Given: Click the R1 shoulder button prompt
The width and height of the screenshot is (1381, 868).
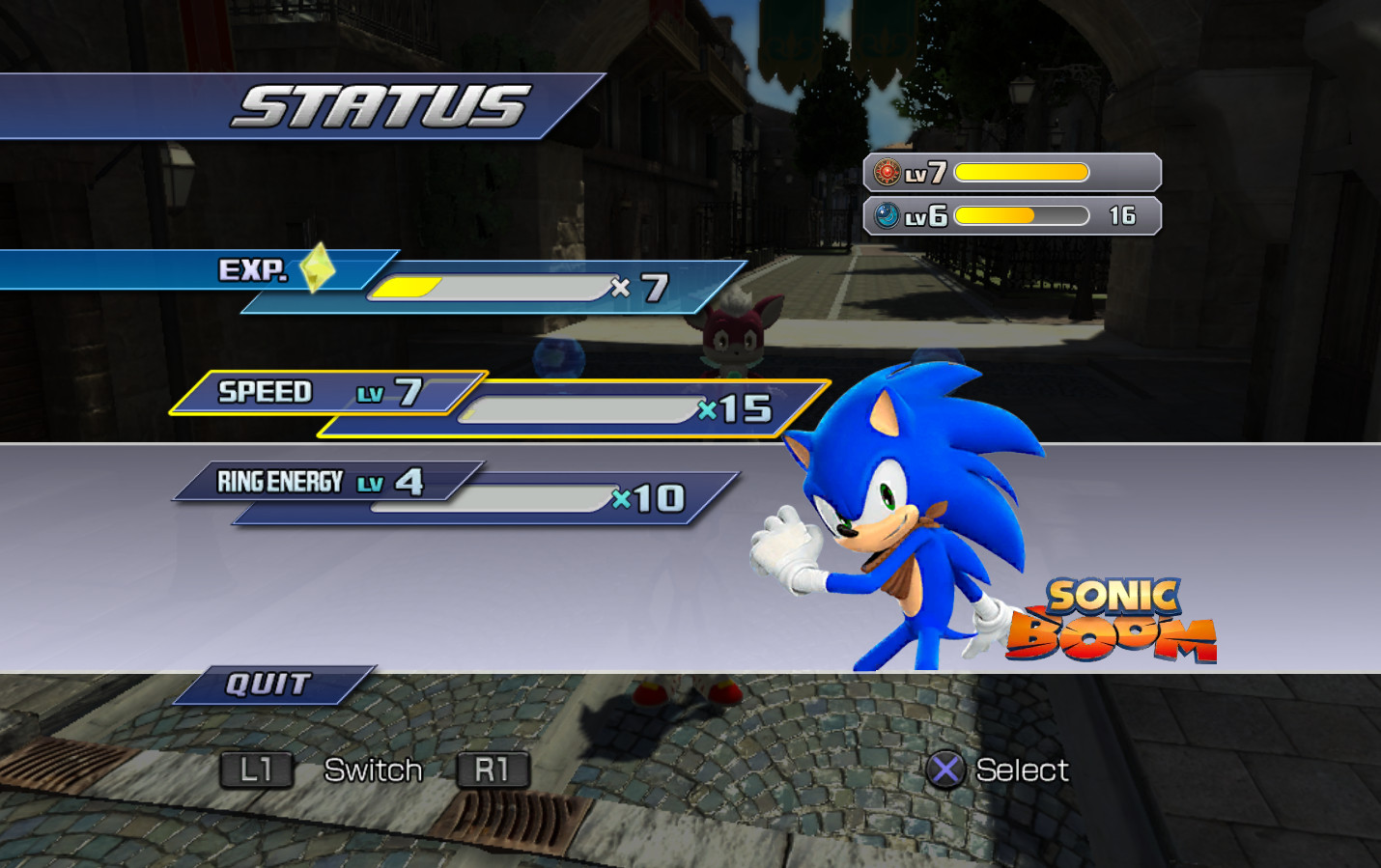Looking at the screenshot, I should (x=493, y=769).
